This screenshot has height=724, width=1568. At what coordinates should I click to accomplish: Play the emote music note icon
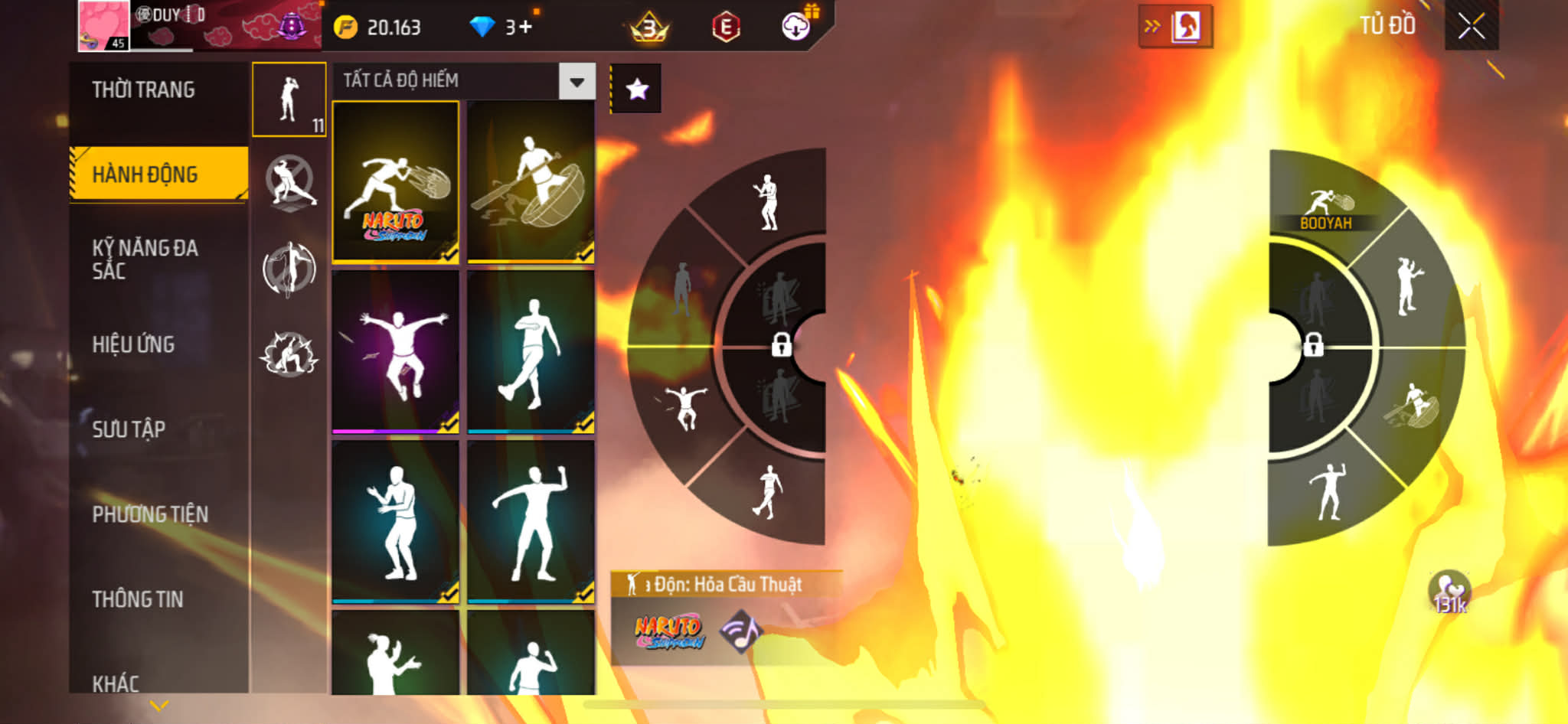click(740, 631)
